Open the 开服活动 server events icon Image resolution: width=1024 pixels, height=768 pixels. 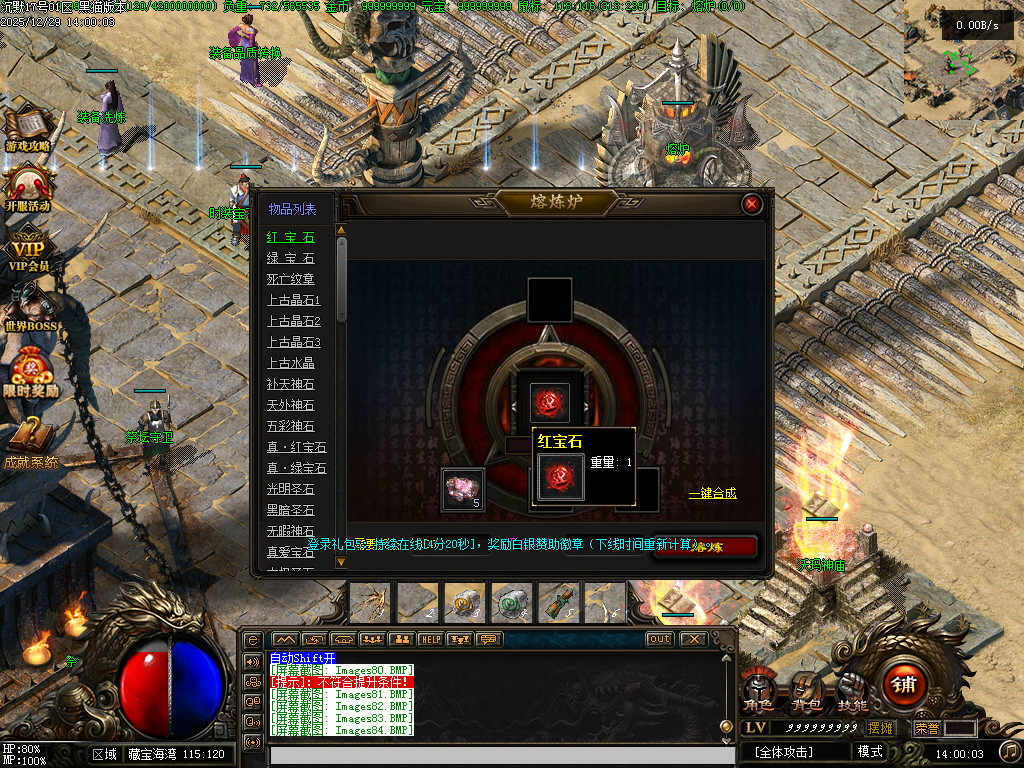click(x=28, y=187)
